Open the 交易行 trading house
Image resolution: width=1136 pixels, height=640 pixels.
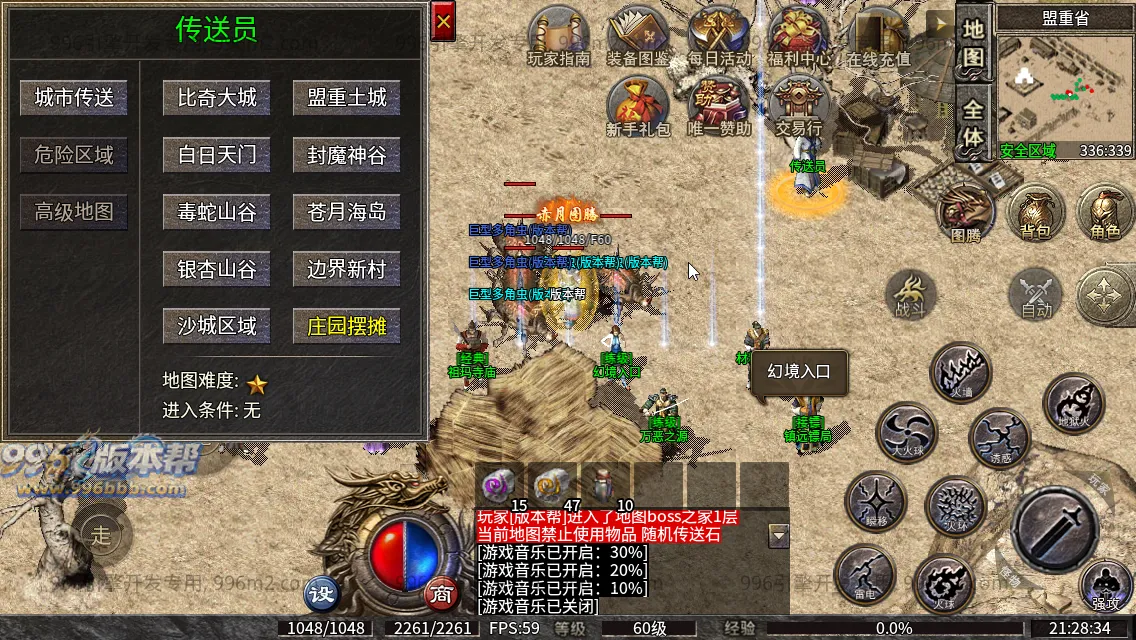798,106
